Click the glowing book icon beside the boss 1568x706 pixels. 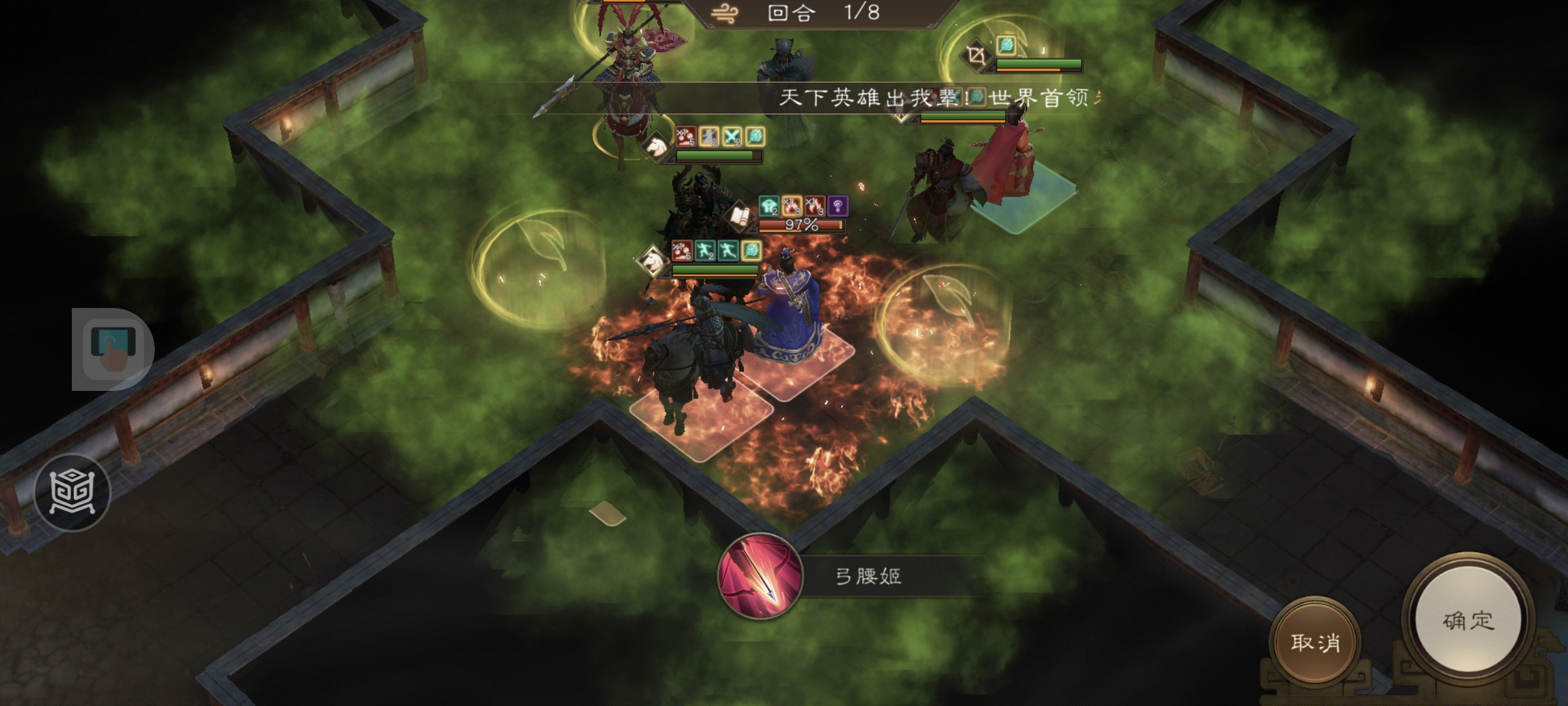739,216
